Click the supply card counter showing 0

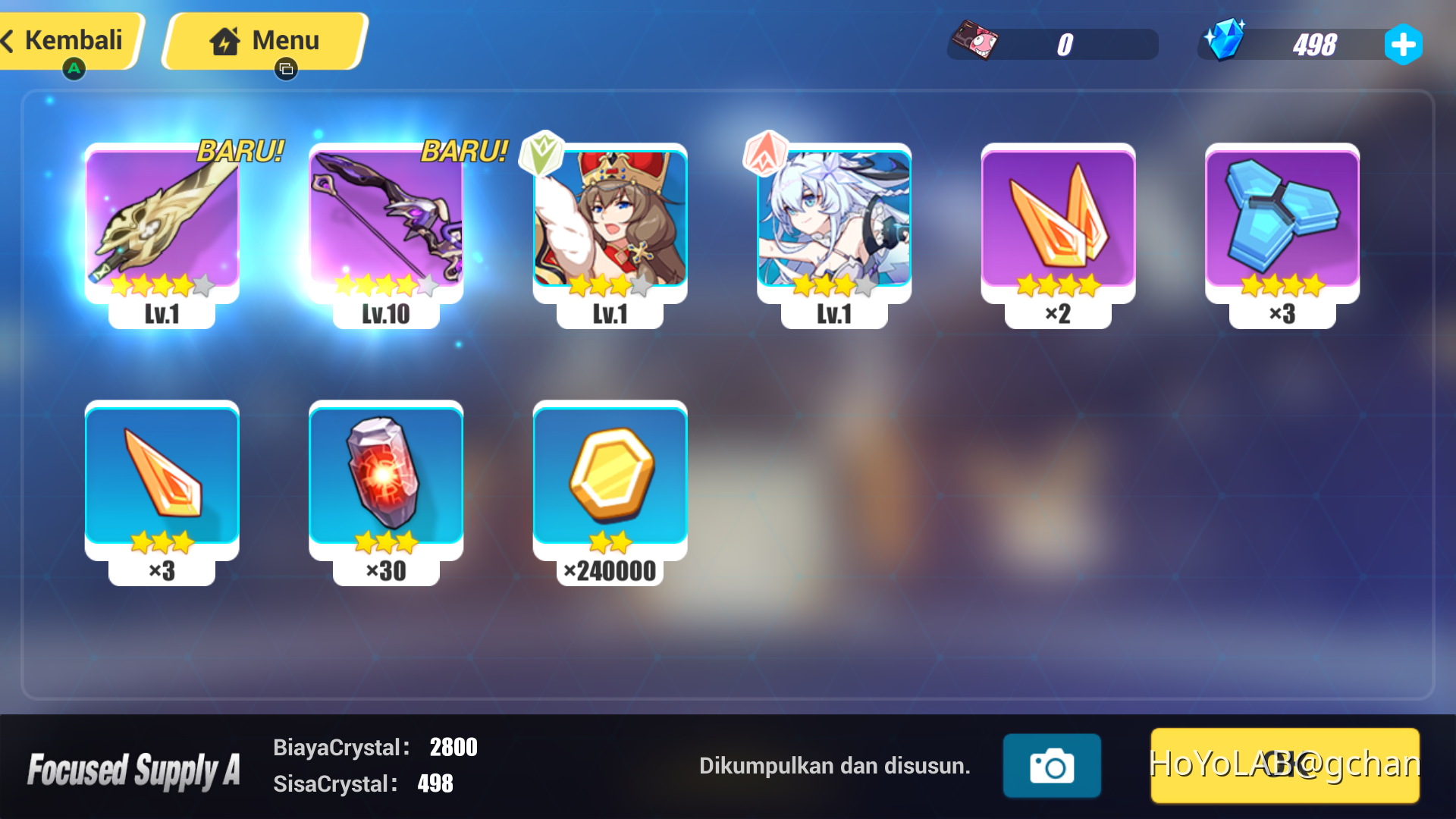pos(1053,44)
